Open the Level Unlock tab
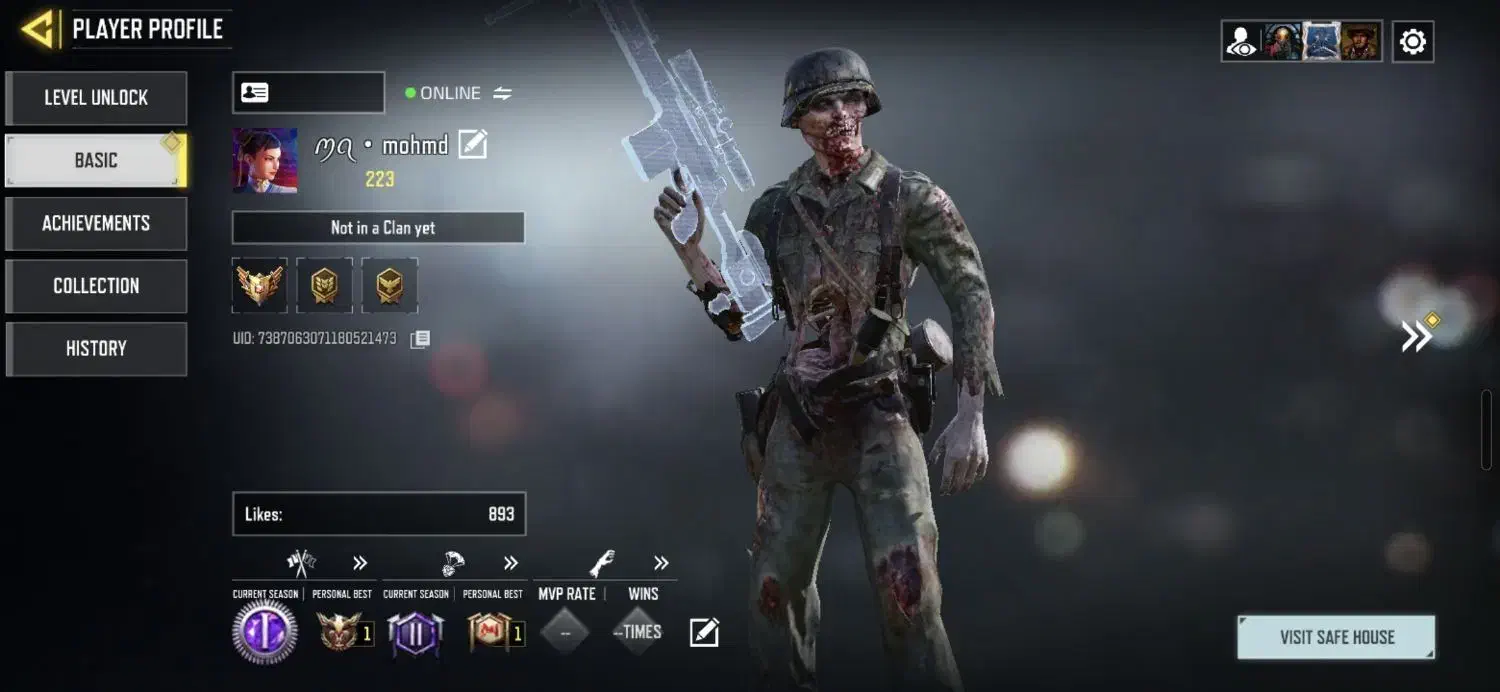 (x=96, y=98)
